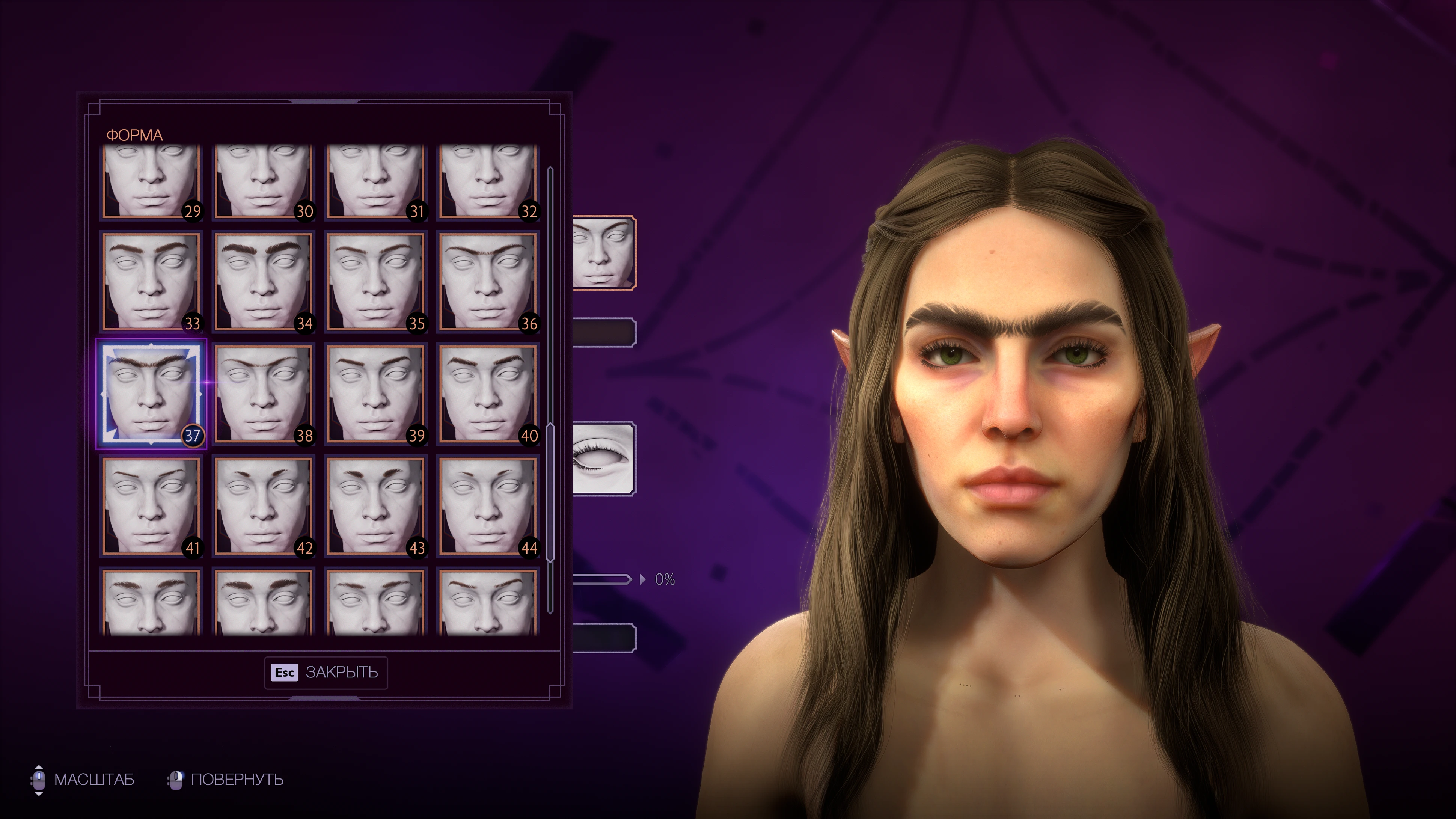Select eyebrow shape number 33

pyautogui.click(x=151, y=282)
